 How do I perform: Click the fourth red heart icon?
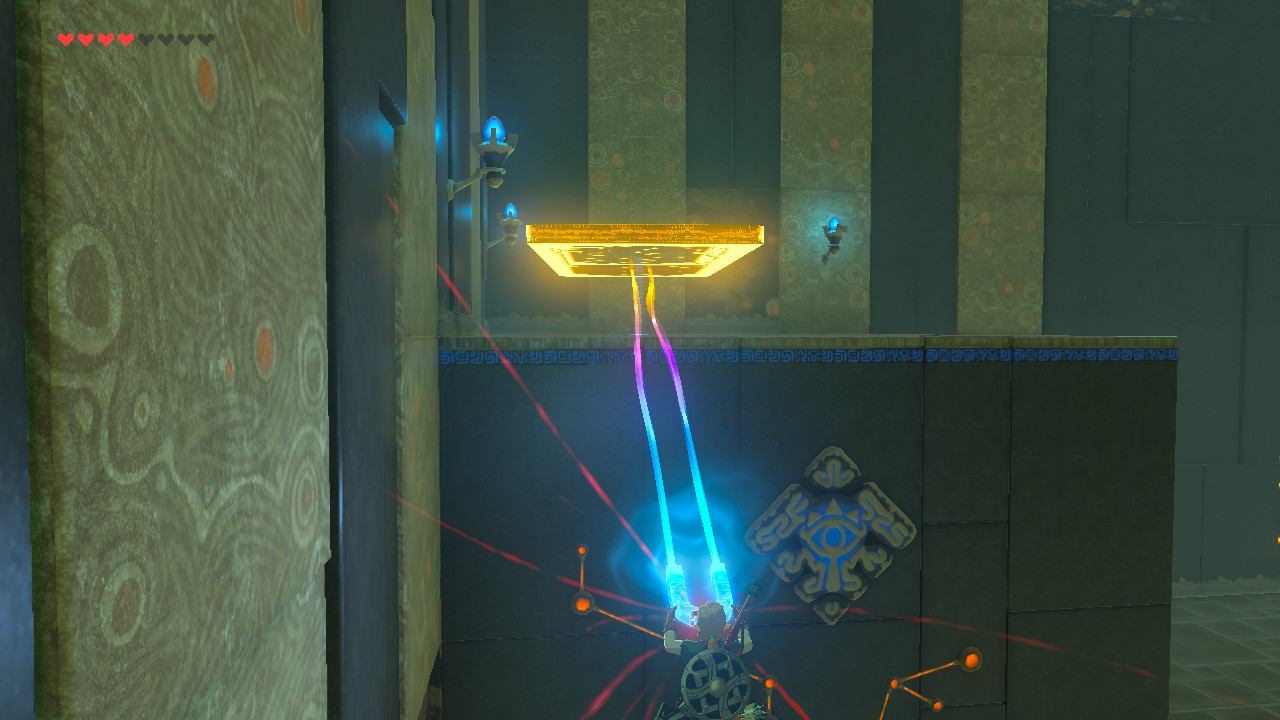click(124, 40)
